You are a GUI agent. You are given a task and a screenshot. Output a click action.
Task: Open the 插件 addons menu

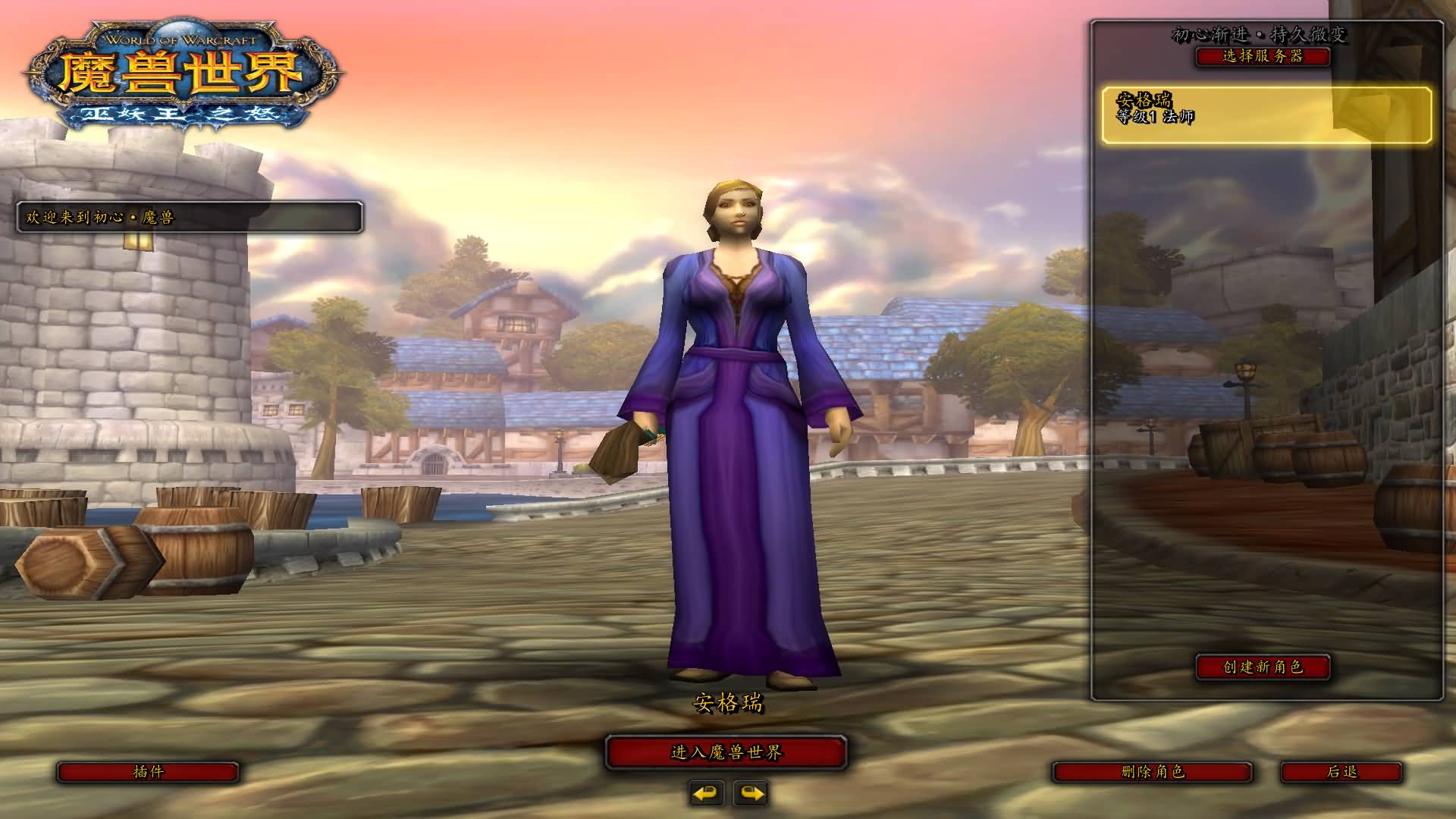(148, 772)
